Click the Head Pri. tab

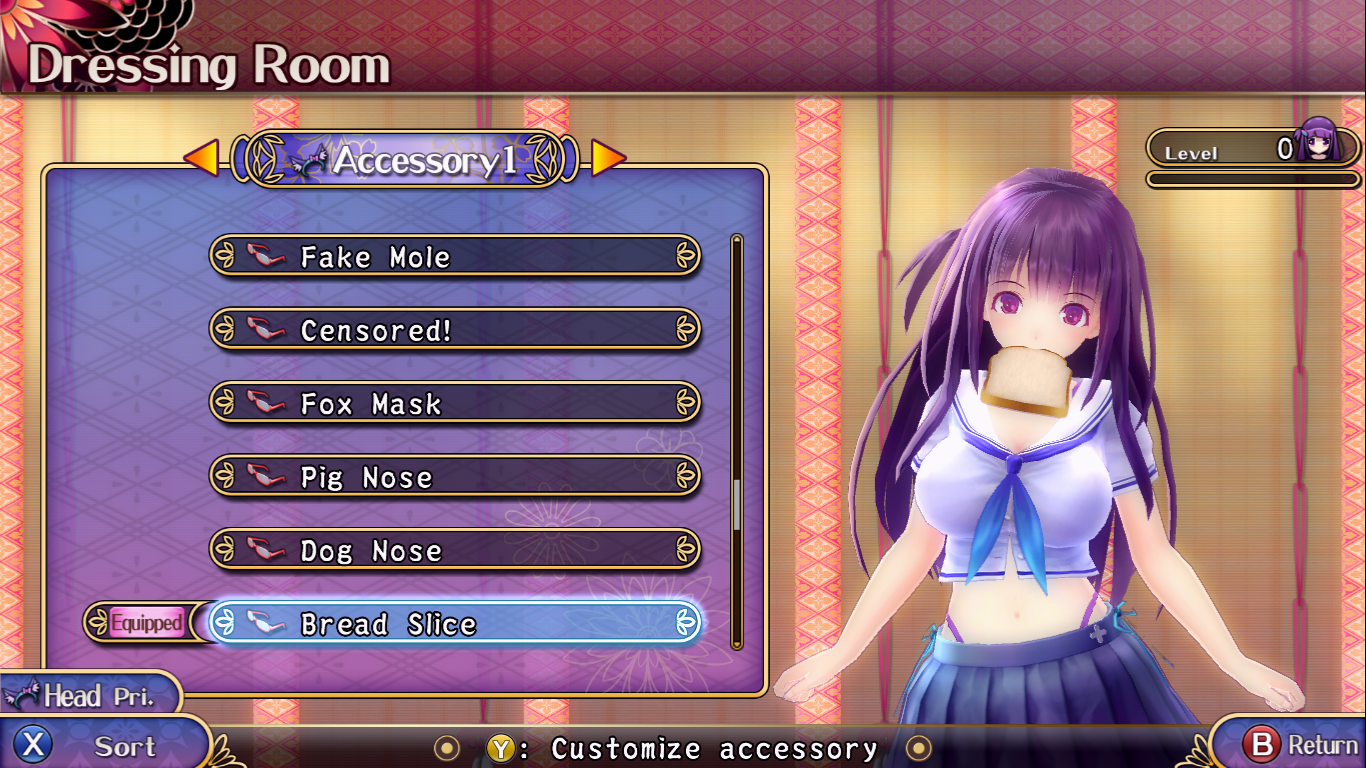pyautogui.click(x=90, y=696)
